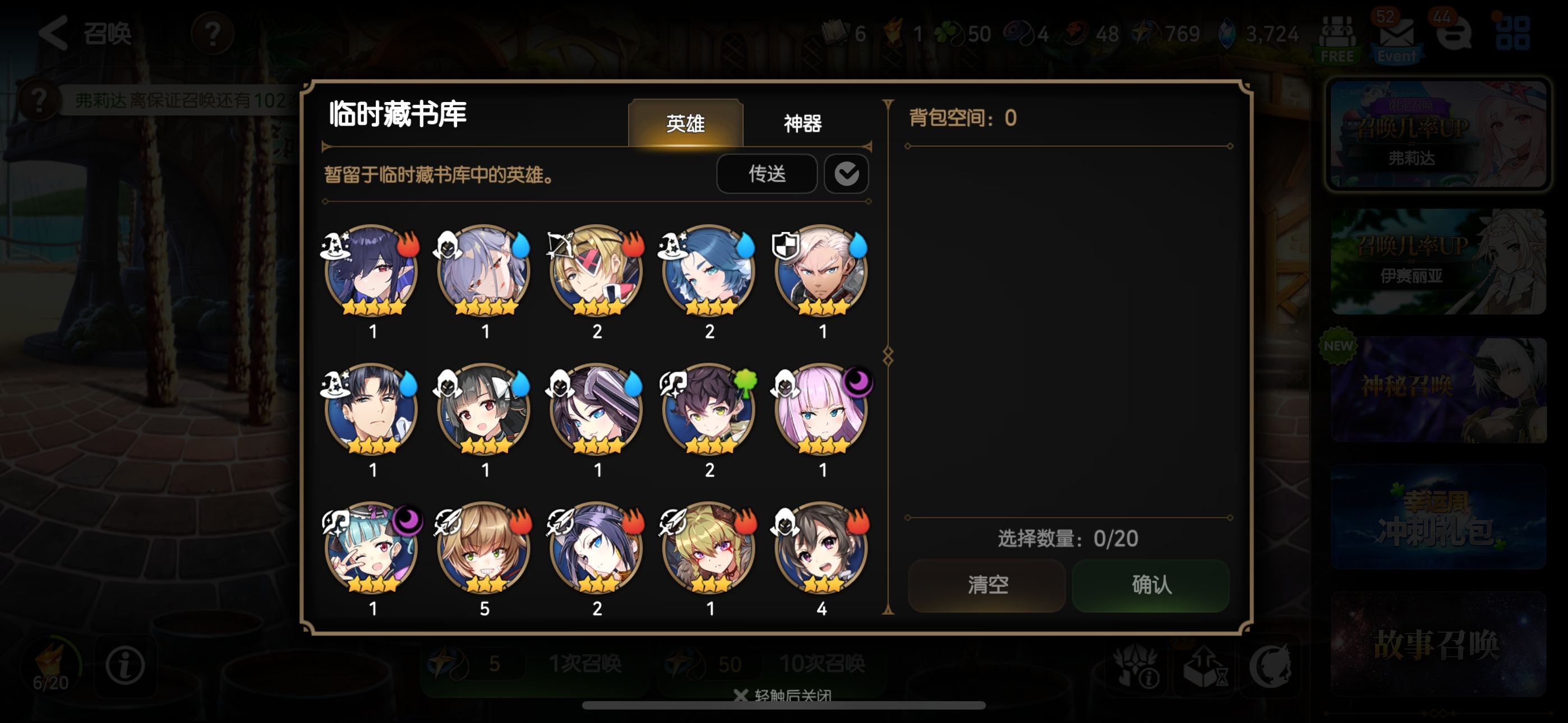Confirm with the 确认 button
Image resolution: width=1568 pixels, height=723 pixels.
[x=1150, y=585]
